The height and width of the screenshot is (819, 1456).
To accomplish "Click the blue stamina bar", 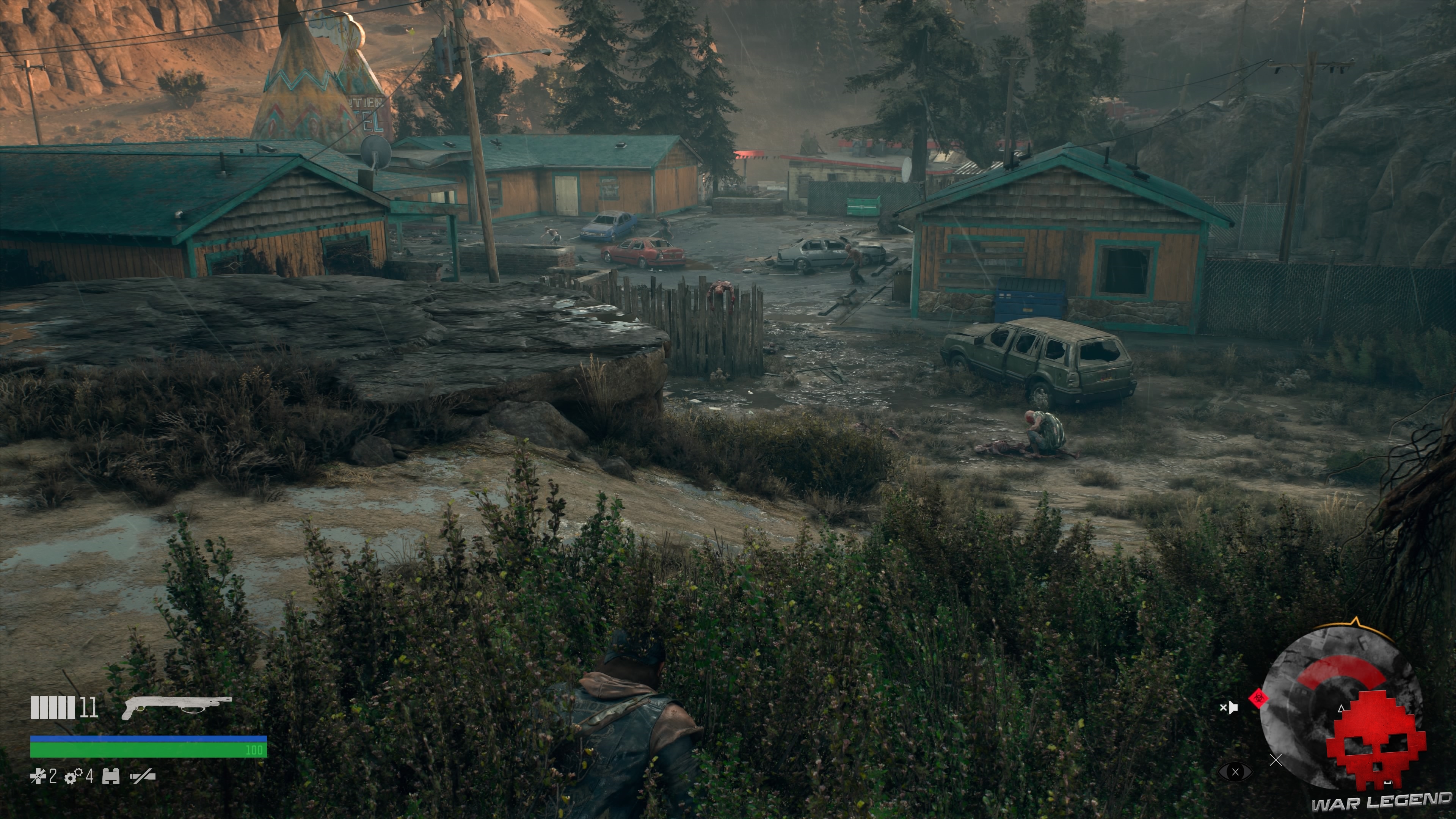I will (144, 739).
